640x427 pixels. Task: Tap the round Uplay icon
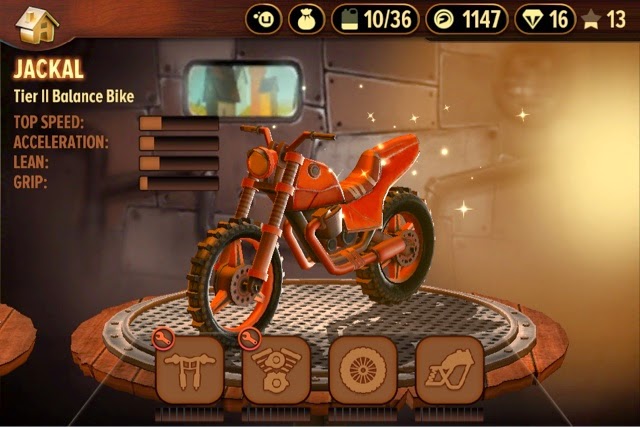264,18
